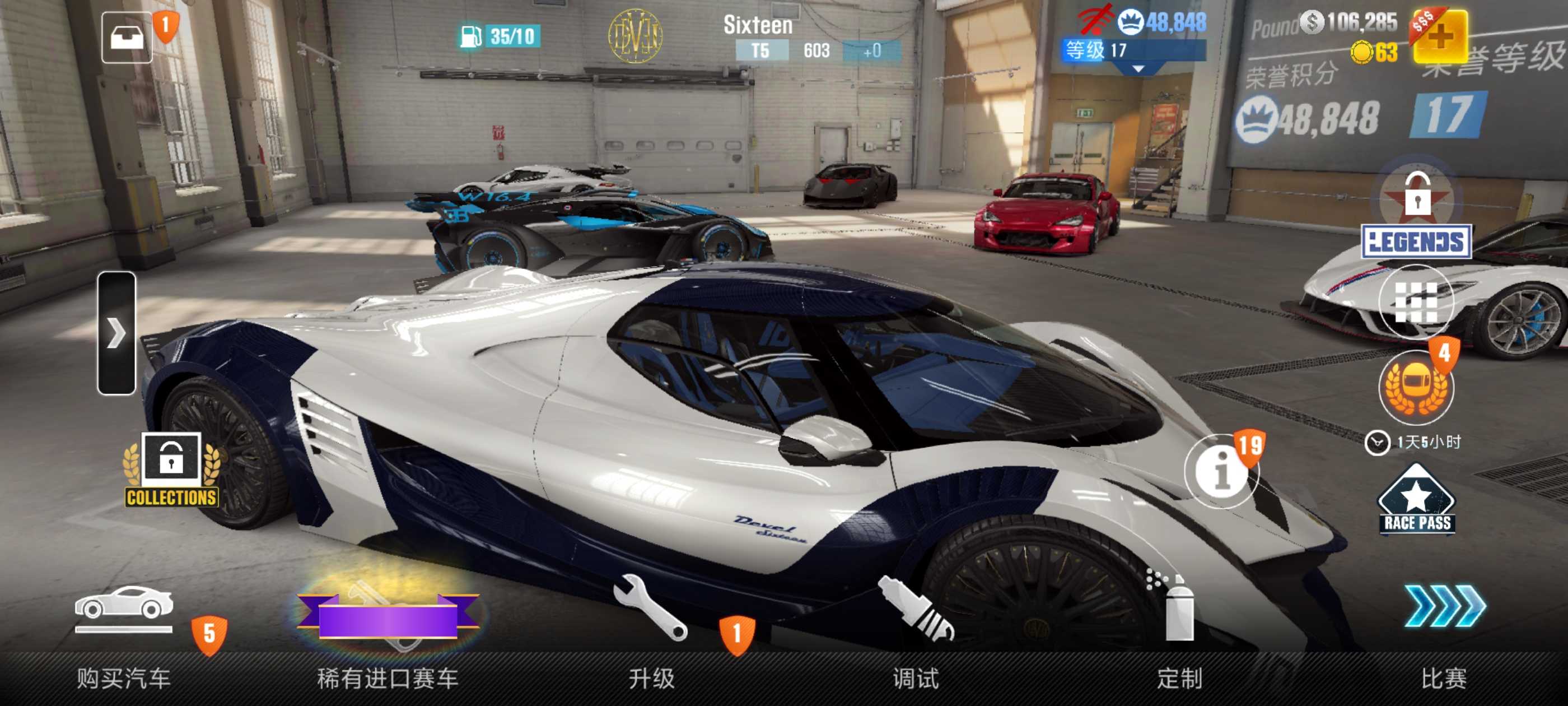
Task: Open the locked Collections badge
Action: (x=171, y=470)
